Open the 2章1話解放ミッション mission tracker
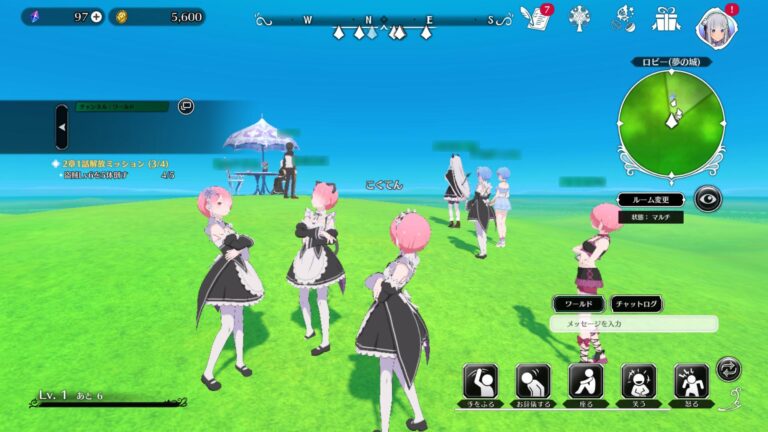The width and height of the screenshot is (768, 432). pyautogui.click(x=115, y=162)
